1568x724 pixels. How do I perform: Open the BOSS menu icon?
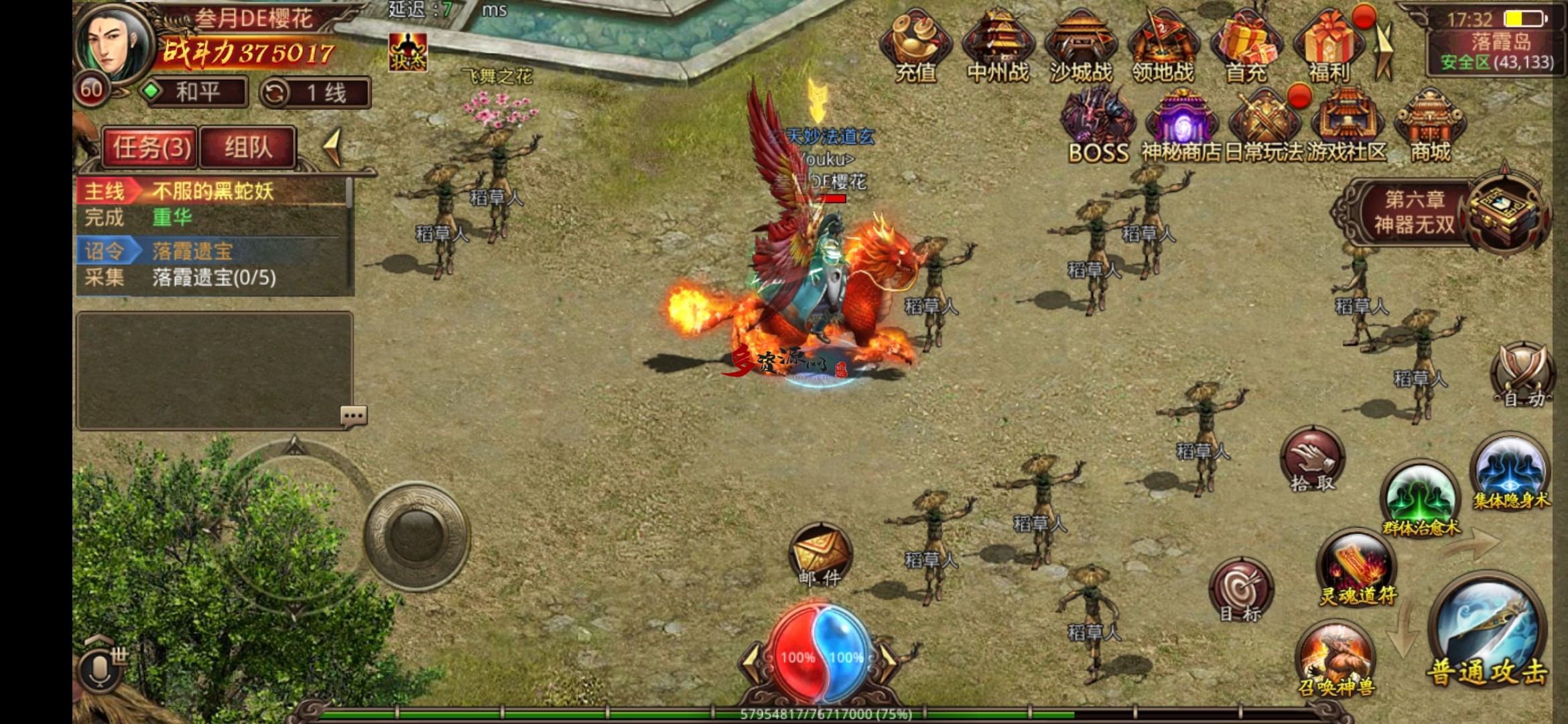tap(1098, 127)
